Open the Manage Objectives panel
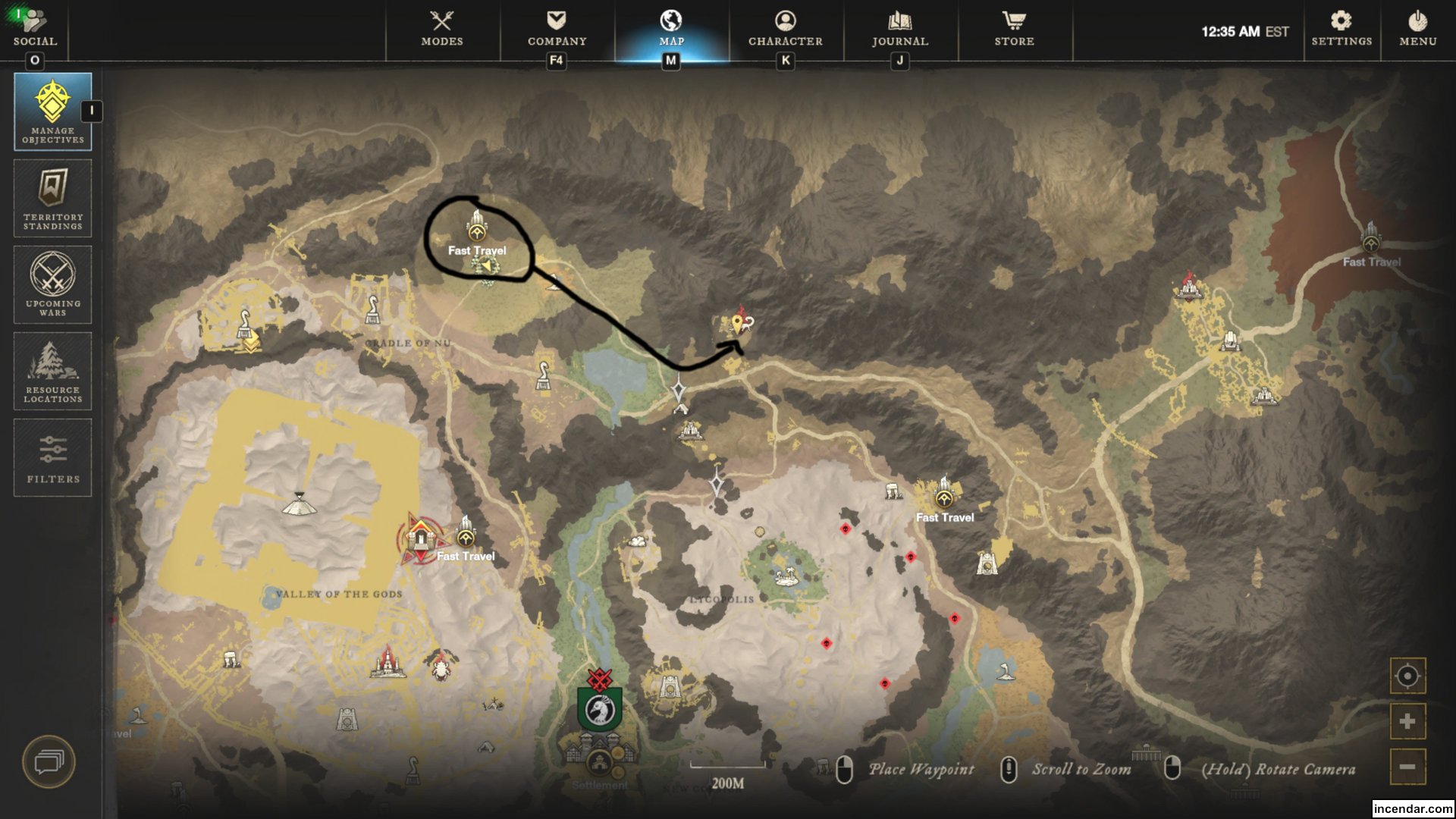Image resolution: width=1456 pixels, height=819 pixels. [x=52, y=110]
